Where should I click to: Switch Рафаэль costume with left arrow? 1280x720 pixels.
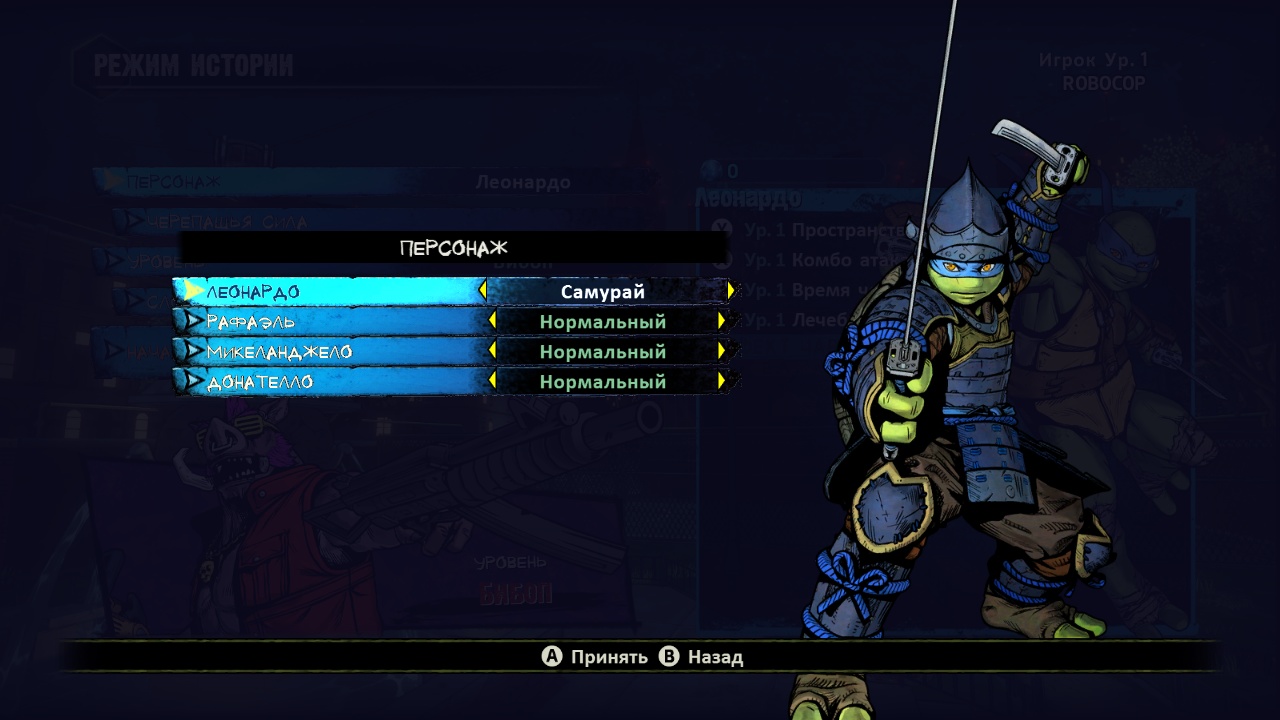coord(492,321)
